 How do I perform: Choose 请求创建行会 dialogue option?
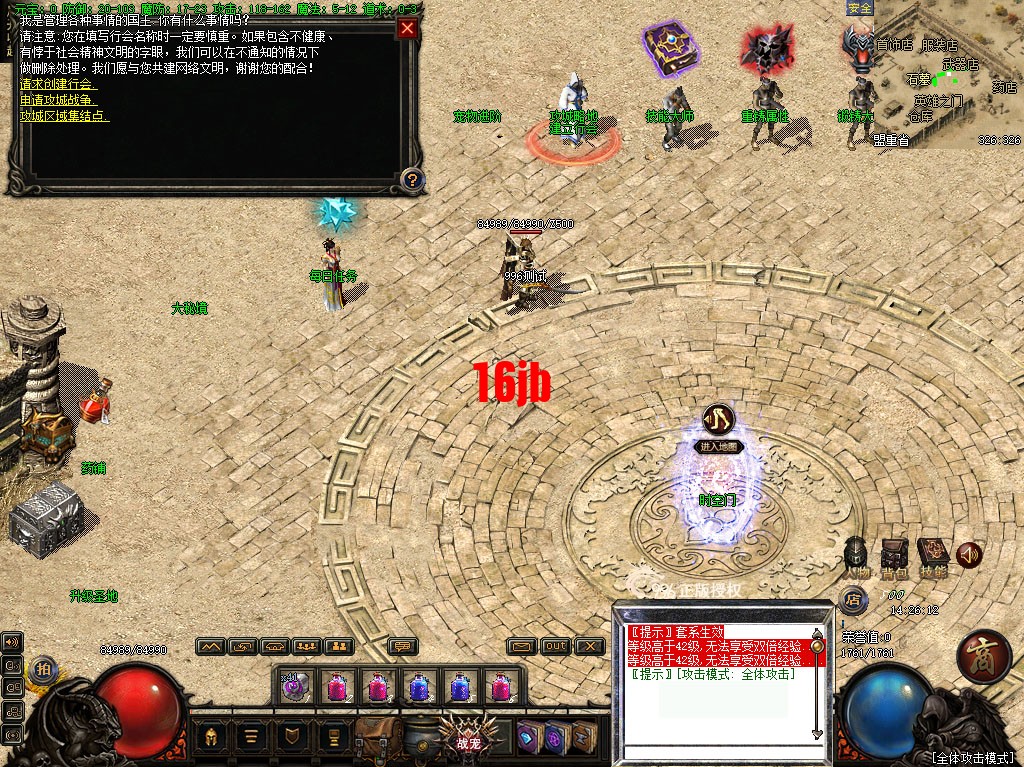point(58,85)
